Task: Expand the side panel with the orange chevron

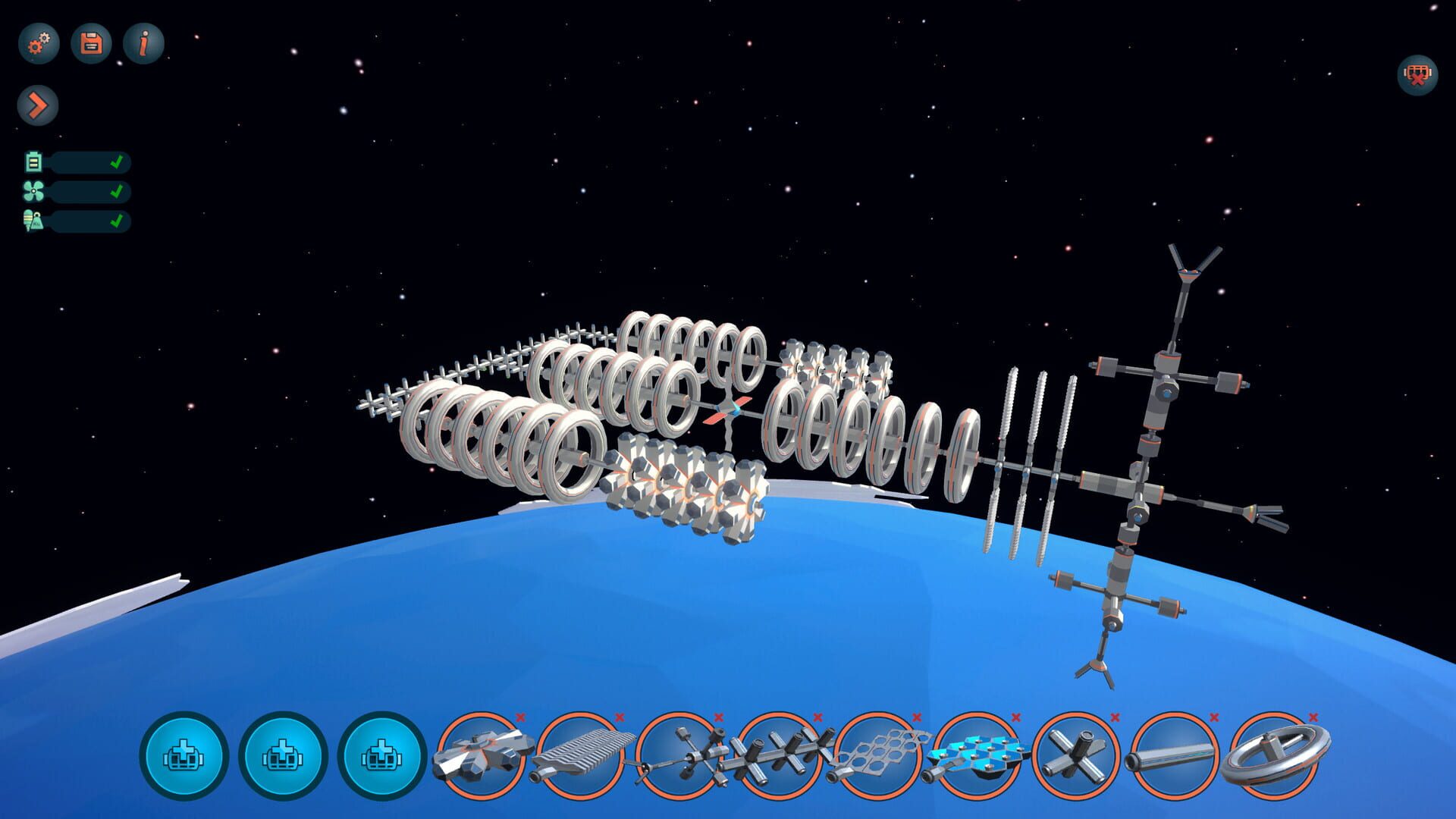Action: (36, 105)
